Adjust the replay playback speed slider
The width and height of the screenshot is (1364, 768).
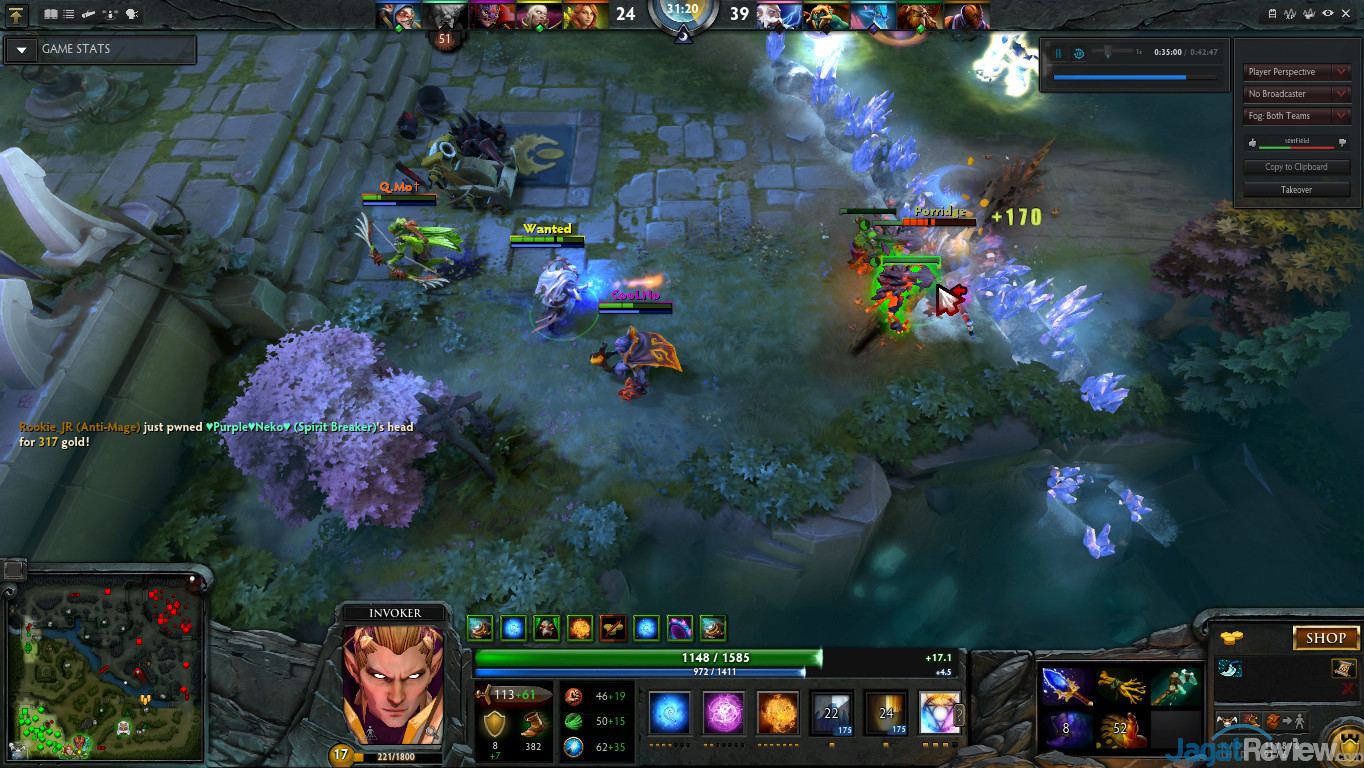(1109, 52)
